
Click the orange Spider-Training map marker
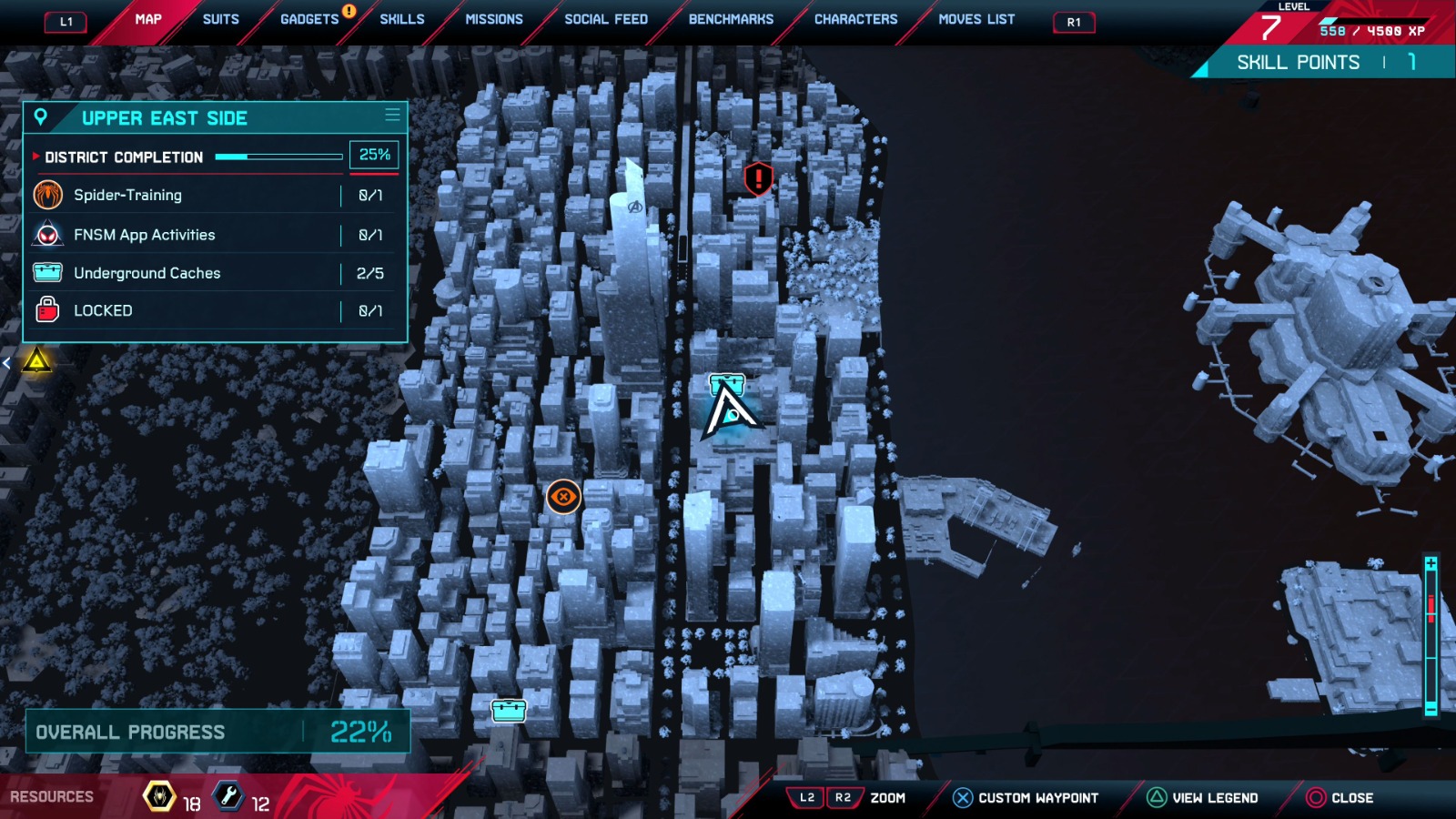tap(563, 497)
